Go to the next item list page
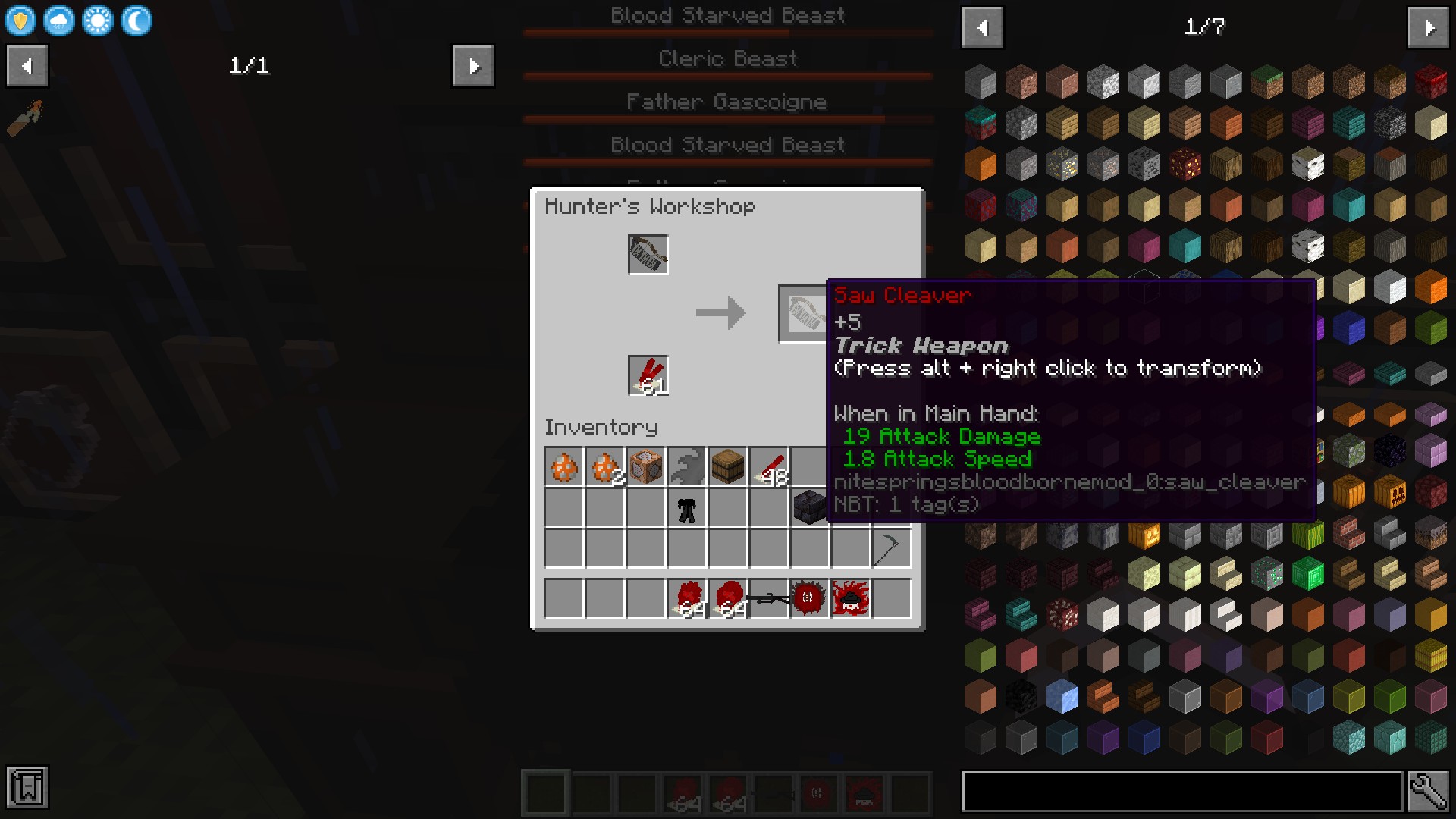The height and width of the screenshot is (819, 1456). tap(1428, 28)
